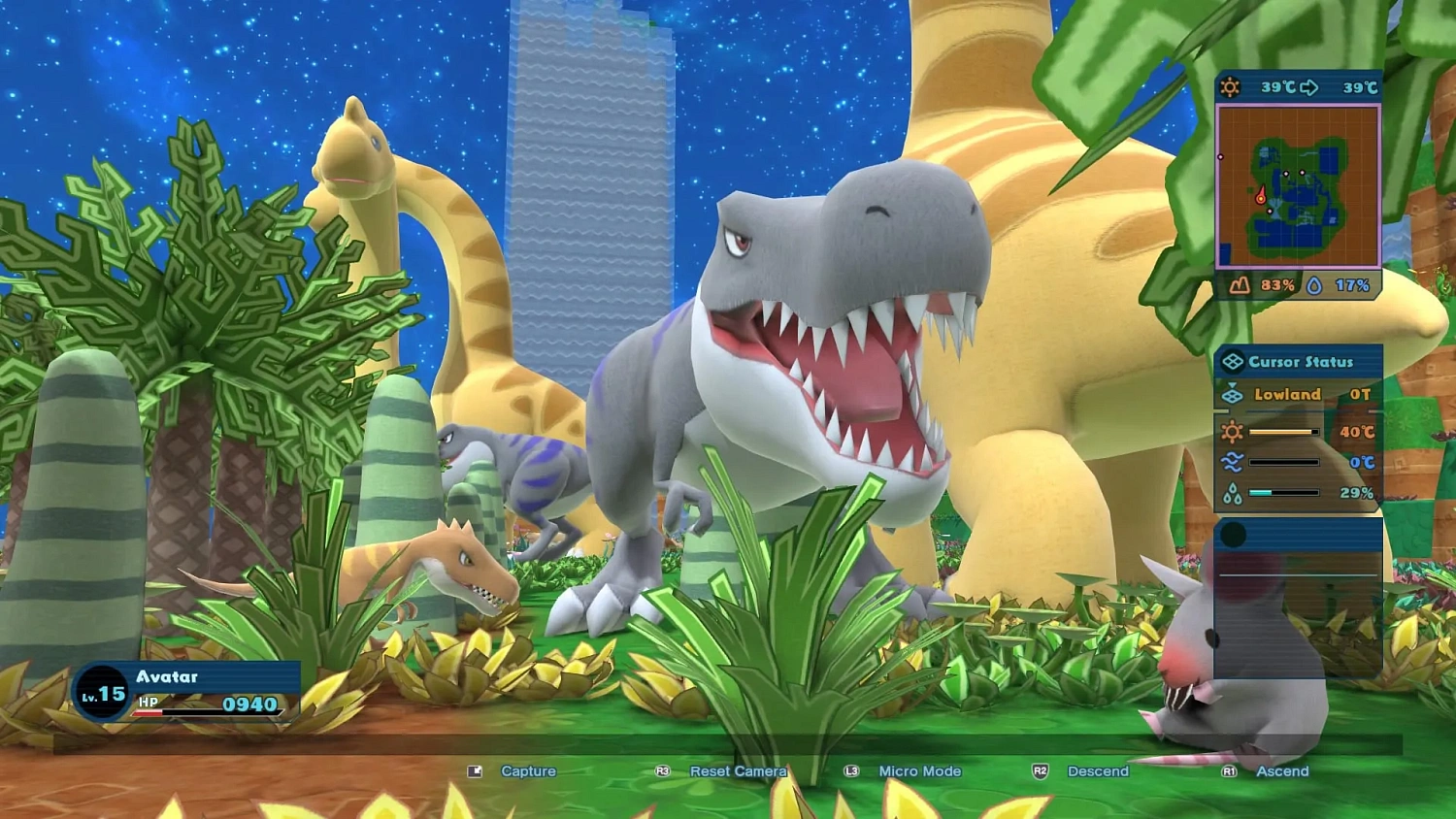Click the R1 button prompt beside Ascend
1456x819 pixels.
coord(1227,771)
